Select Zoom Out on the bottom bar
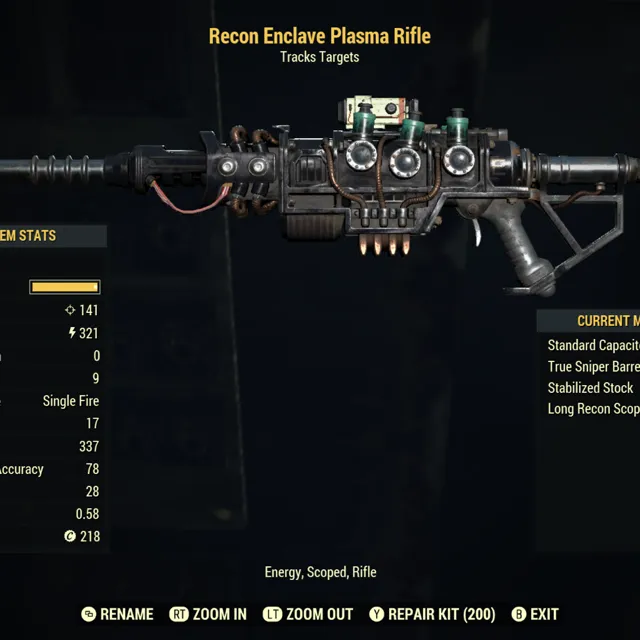This screenshot has width=640, height=640. pyautogui.click(x=311, y=614)
